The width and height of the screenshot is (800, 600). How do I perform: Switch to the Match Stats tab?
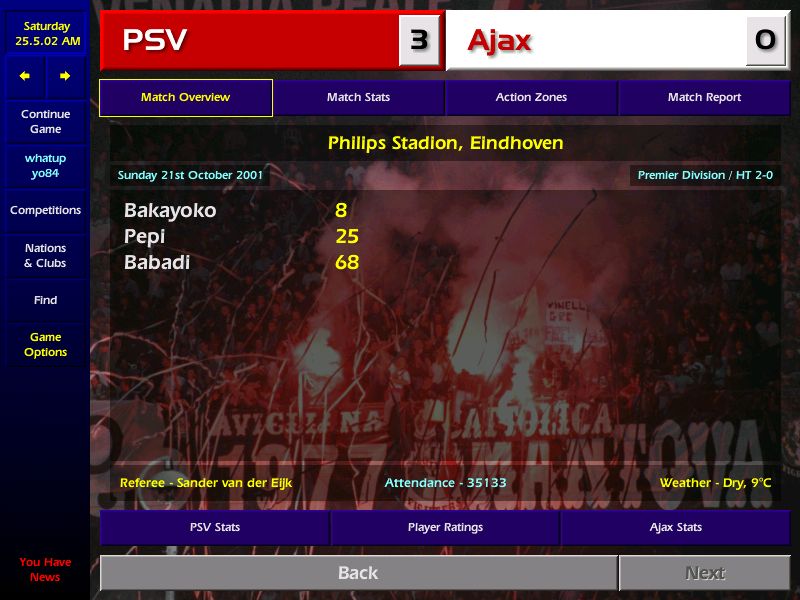point(358,98)
